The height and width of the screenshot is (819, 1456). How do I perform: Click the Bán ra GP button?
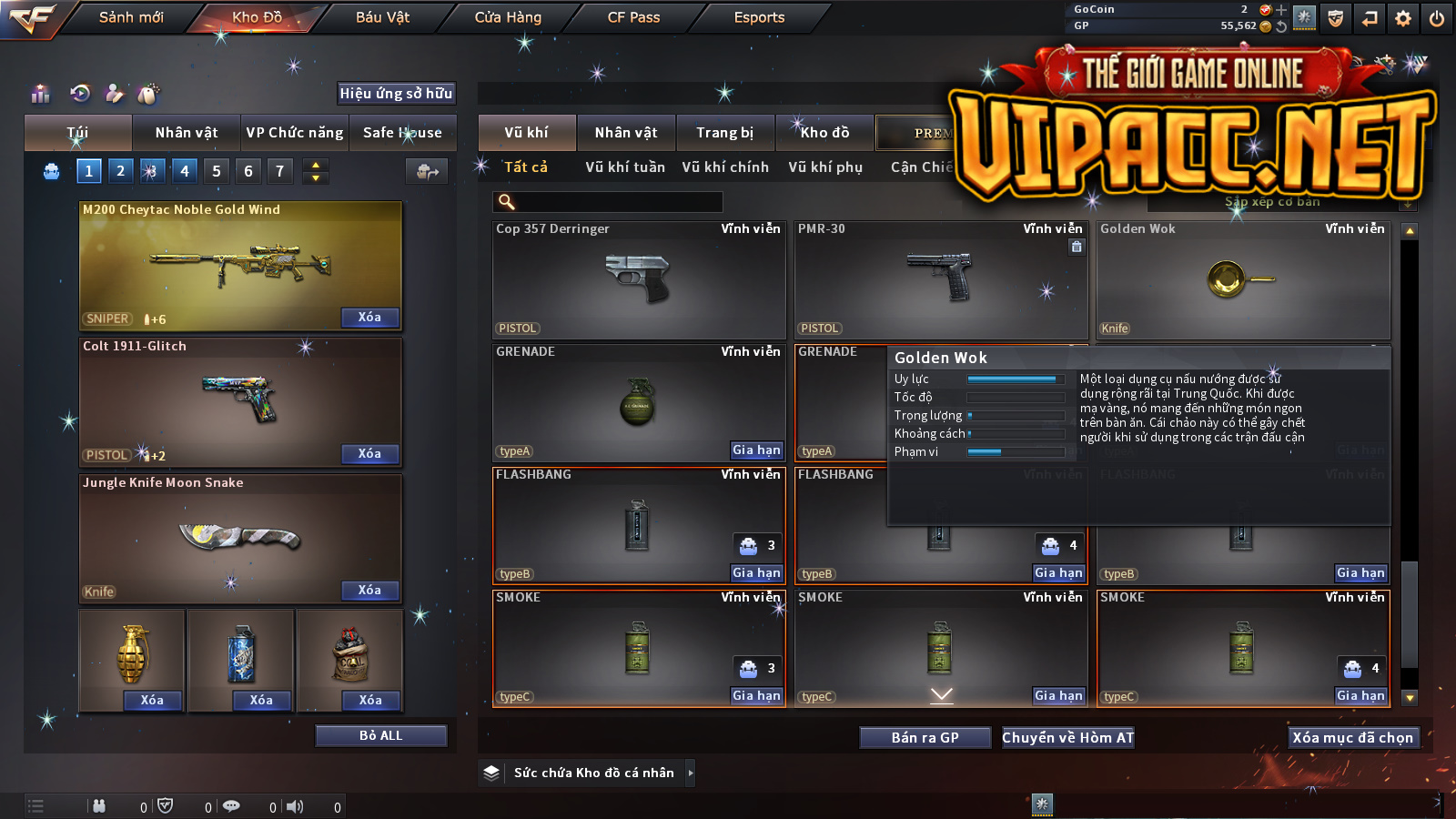[925, 738]
